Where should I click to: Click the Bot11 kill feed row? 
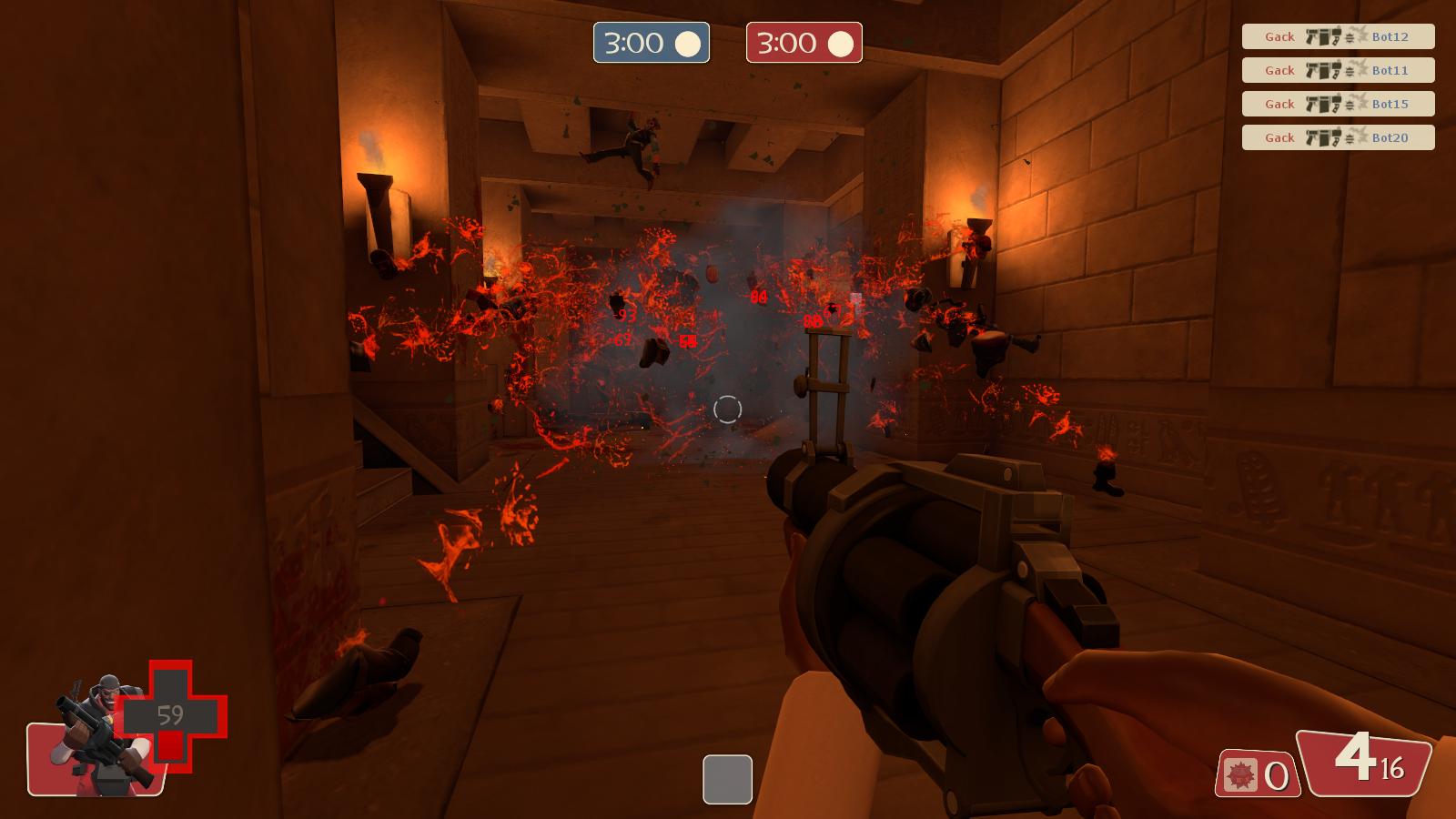click(x=1338, y=70)
